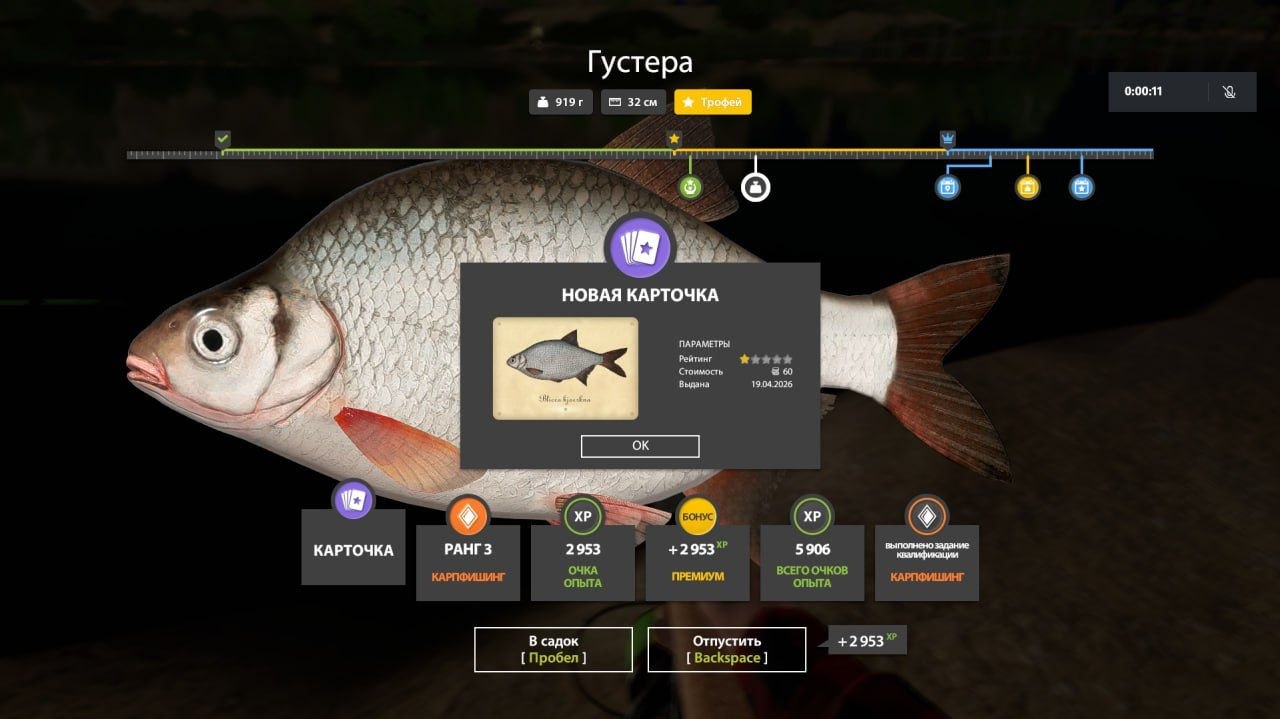Viewport: 1280px width, 719px height.
Task: Select the Ранг 3 Карпфишинг tile
Action: [468, 561]
